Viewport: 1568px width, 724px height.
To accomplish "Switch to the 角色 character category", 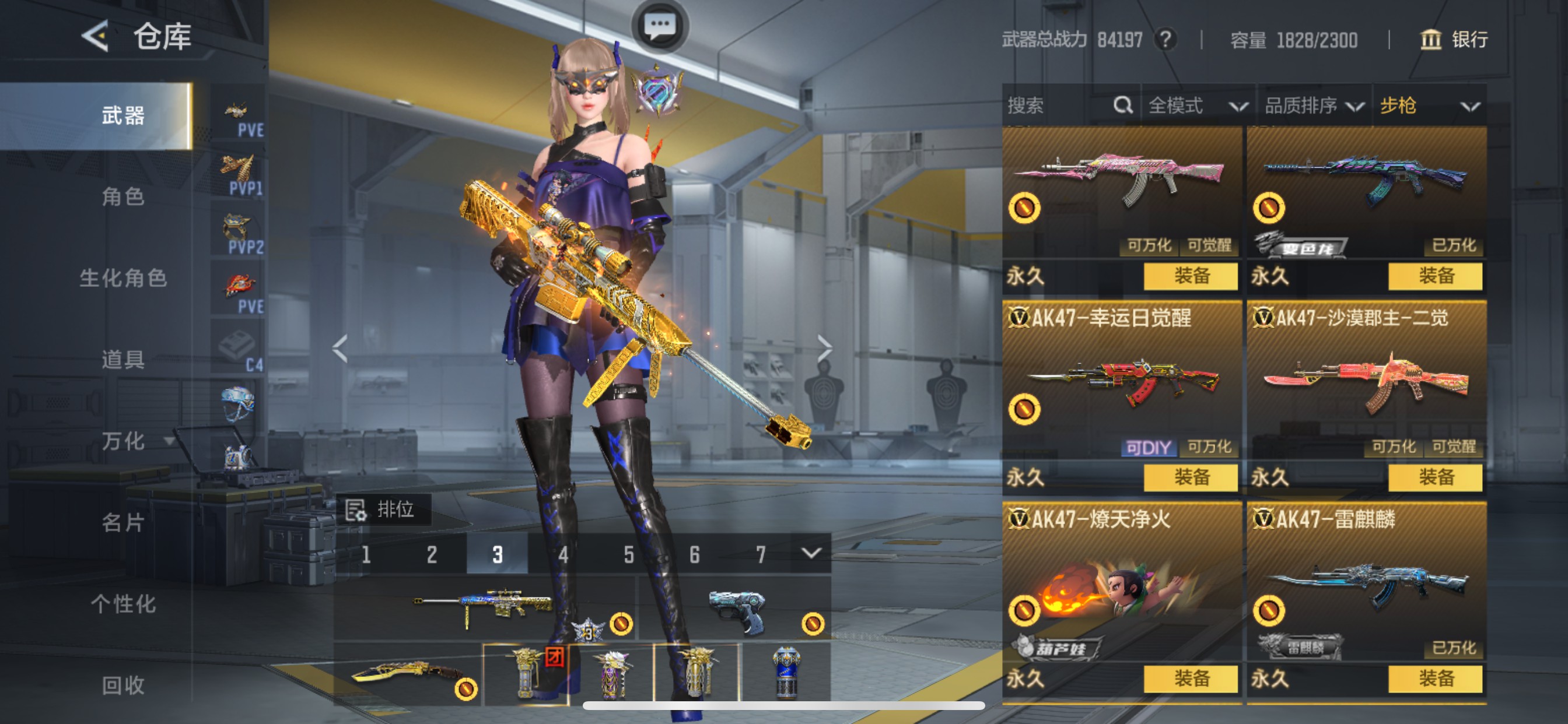I will click(x=123, y=196).
